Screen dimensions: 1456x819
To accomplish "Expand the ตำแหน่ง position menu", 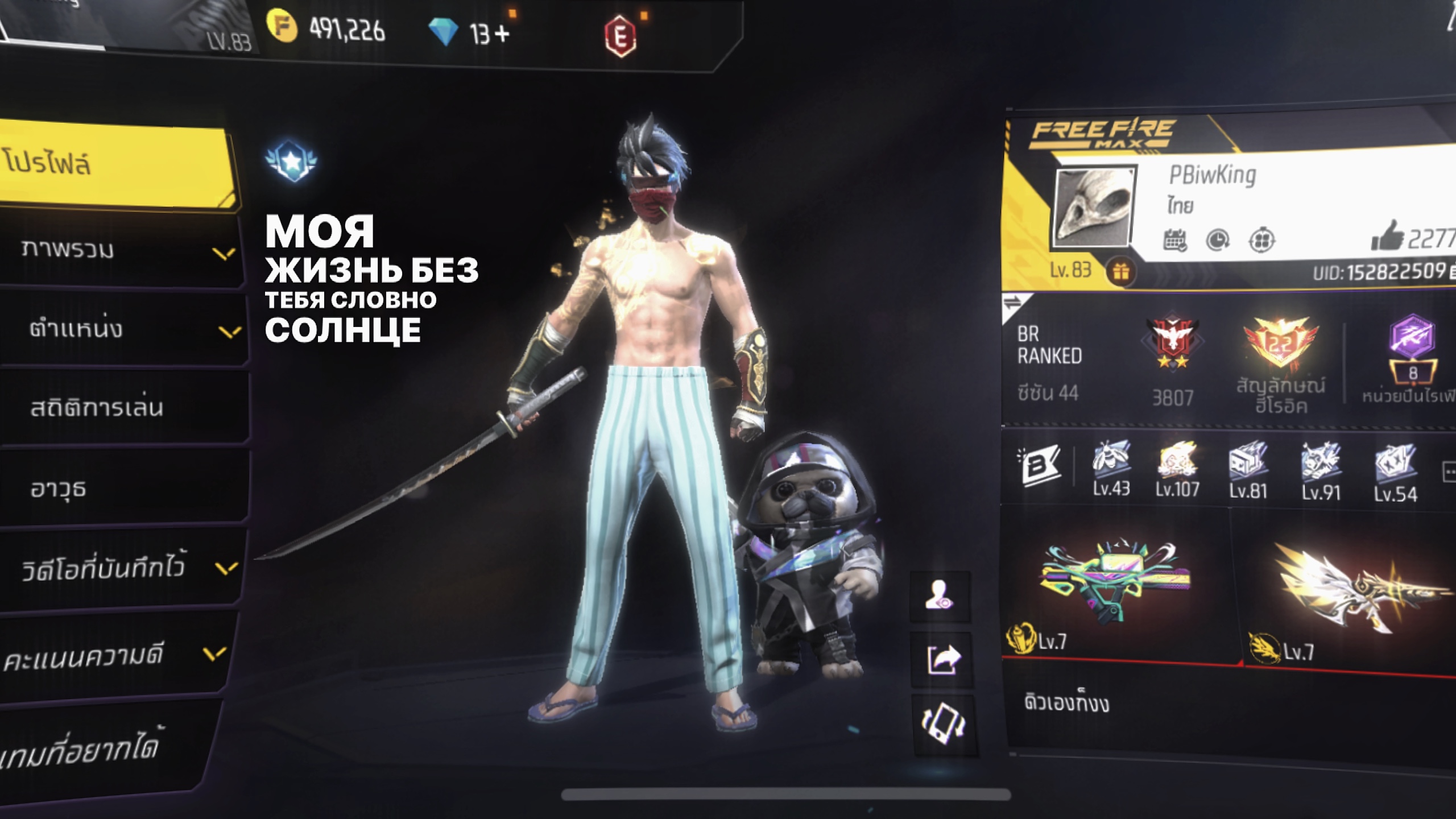I will coord(125,330).
